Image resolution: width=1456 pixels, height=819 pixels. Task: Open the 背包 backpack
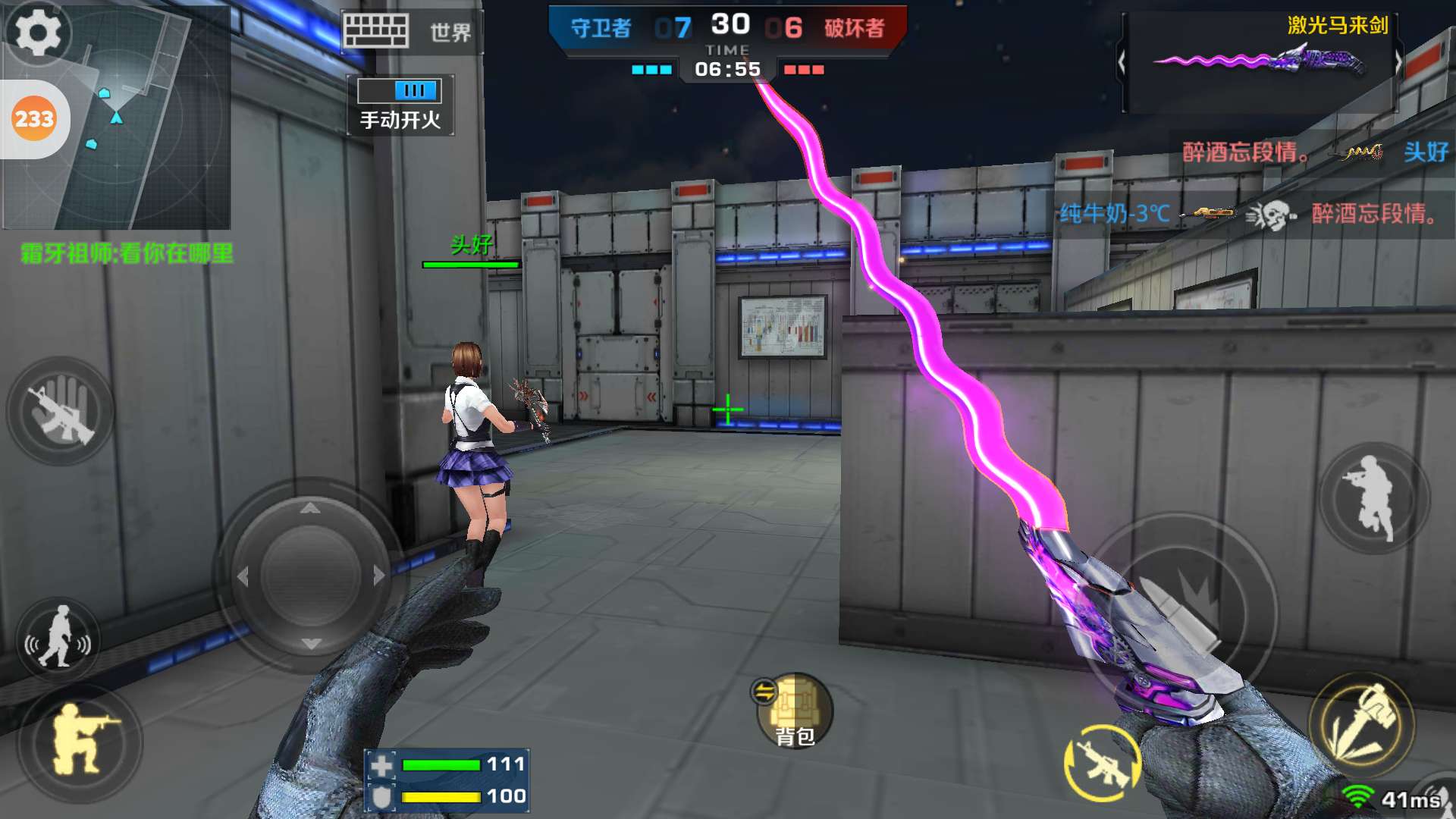point(794,711)
